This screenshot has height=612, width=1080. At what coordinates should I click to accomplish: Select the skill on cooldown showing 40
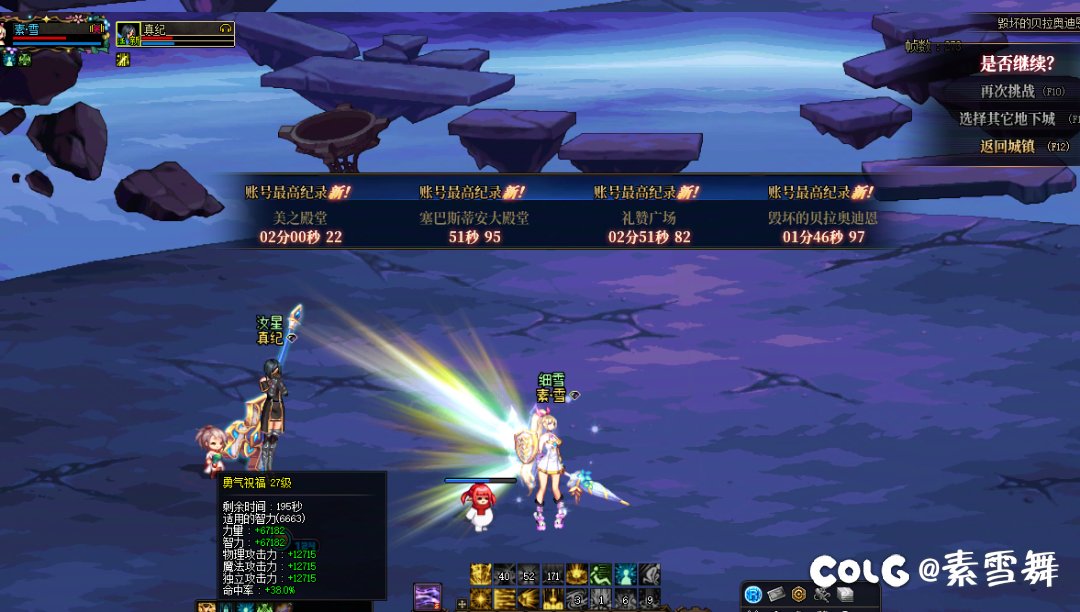pyautogui.click(x=505, y=574)
